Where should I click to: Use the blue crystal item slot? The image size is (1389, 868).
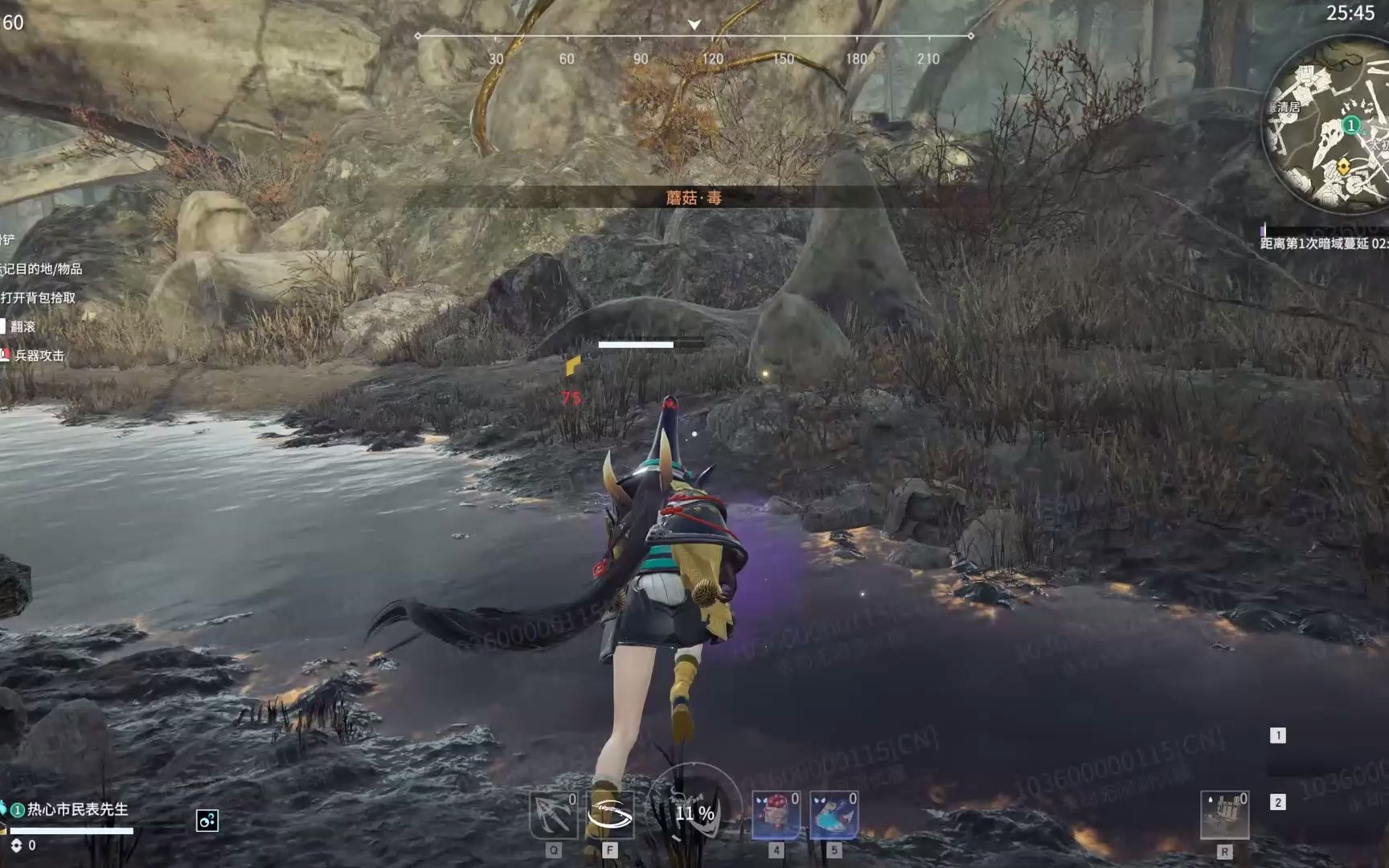click(834, 815)
